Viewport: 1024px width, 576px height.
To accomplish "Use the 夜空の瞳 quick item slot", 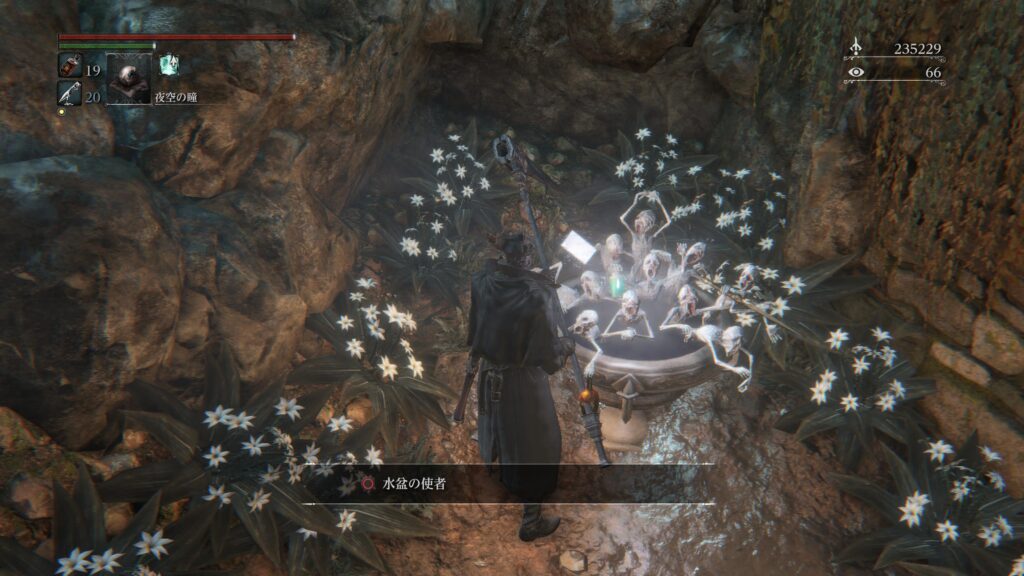I will [128, 78].
